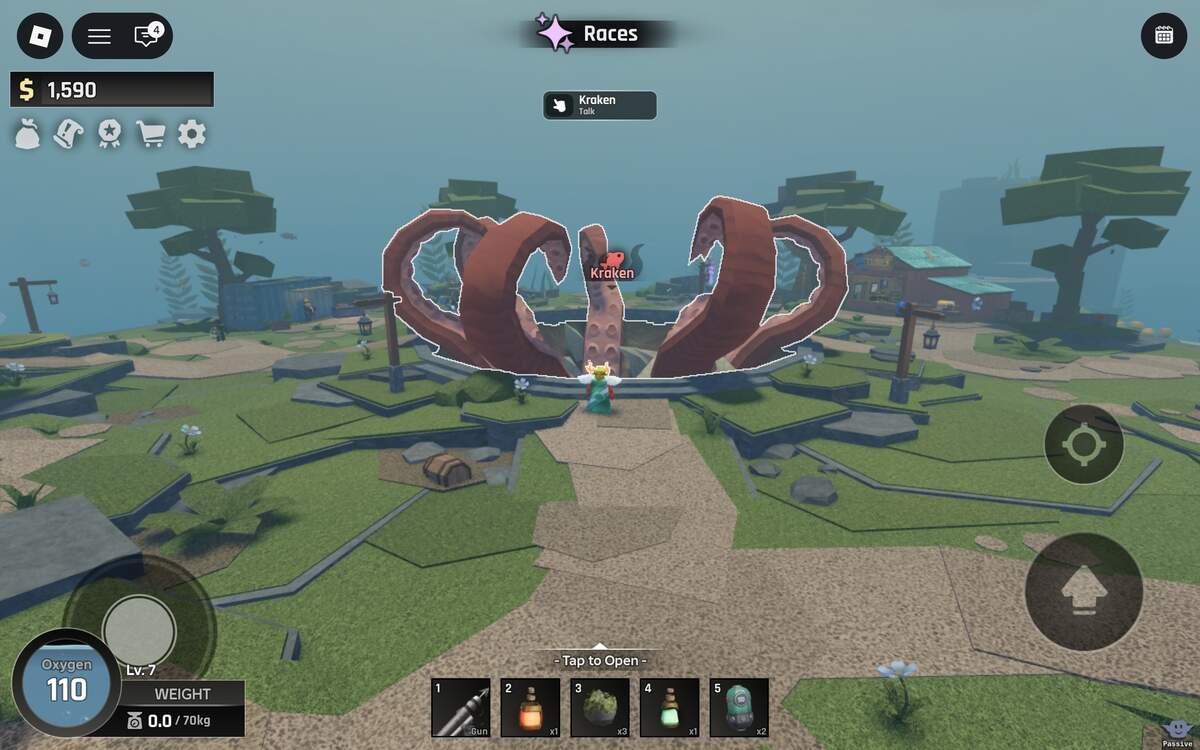Open the Roblox logo menu
1200x750 pixels.
coord(40,36)
